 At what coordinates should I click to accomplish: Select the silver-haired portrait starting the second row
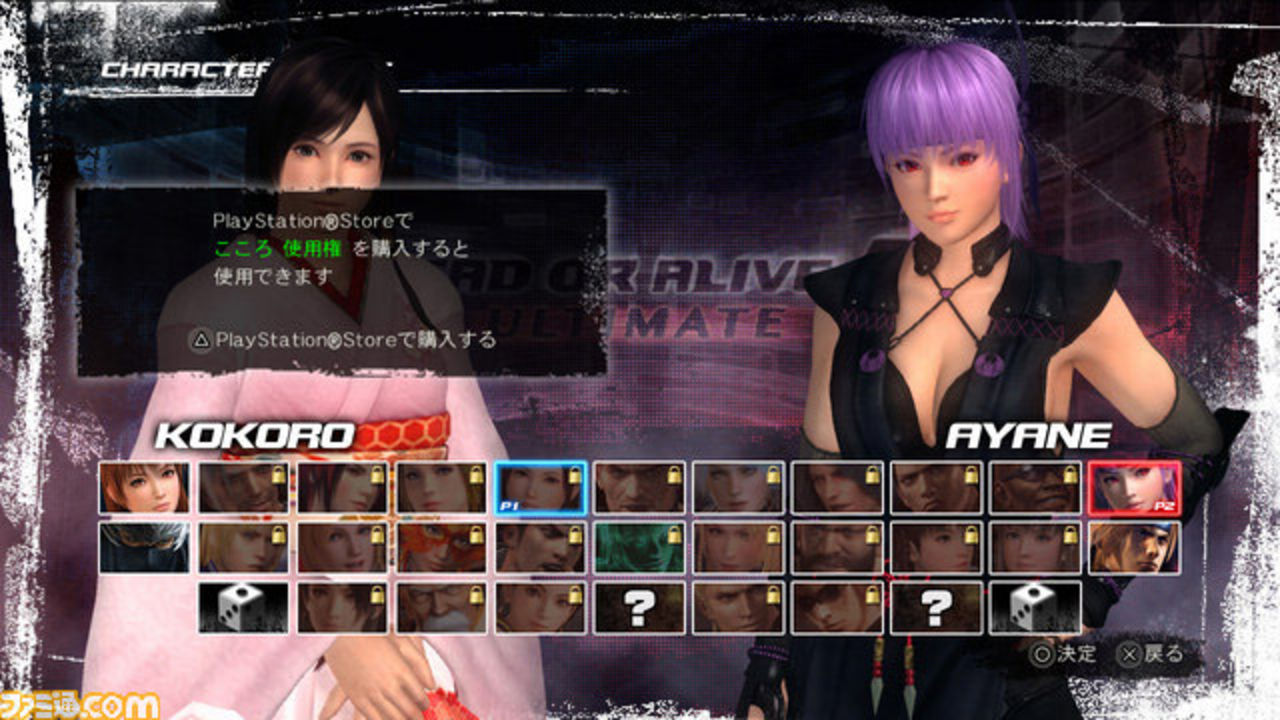145,548
